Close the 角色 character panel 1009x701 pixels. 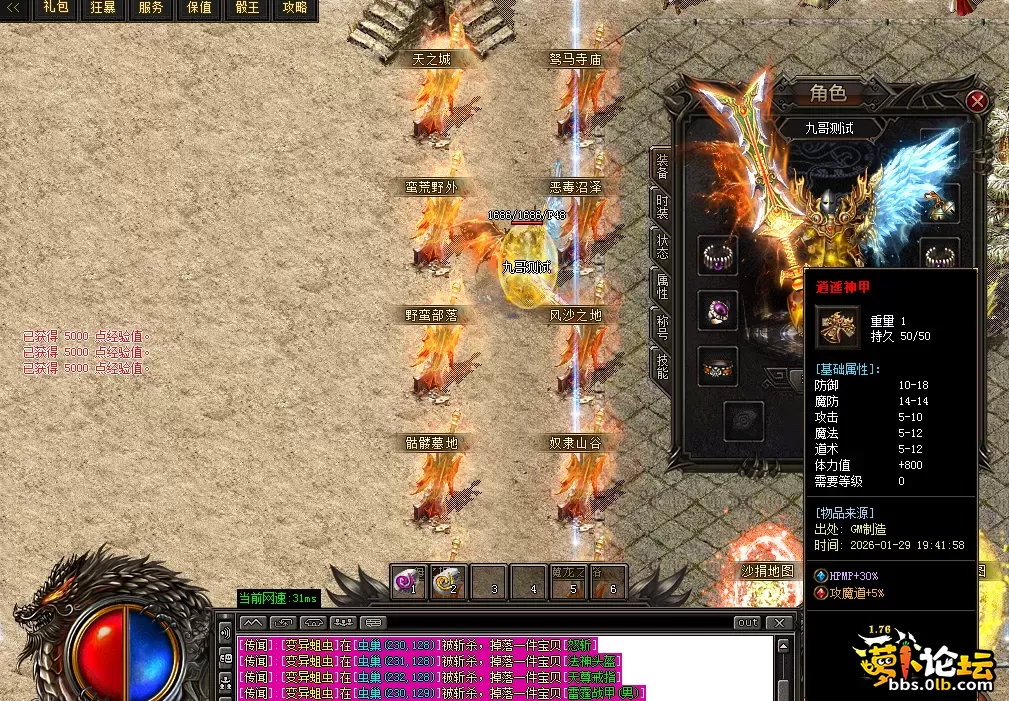click(x=977, y=101)
